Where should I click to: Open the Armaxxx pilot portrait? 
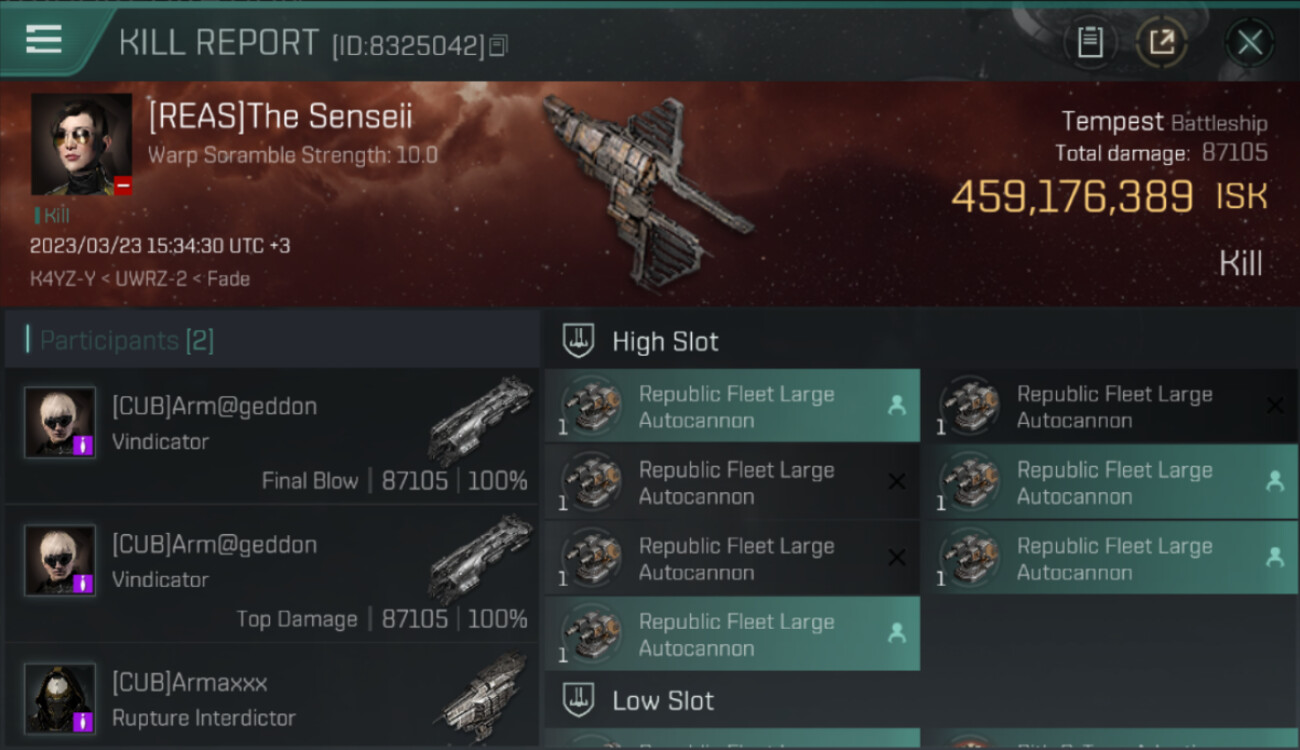tap(60, 698)
